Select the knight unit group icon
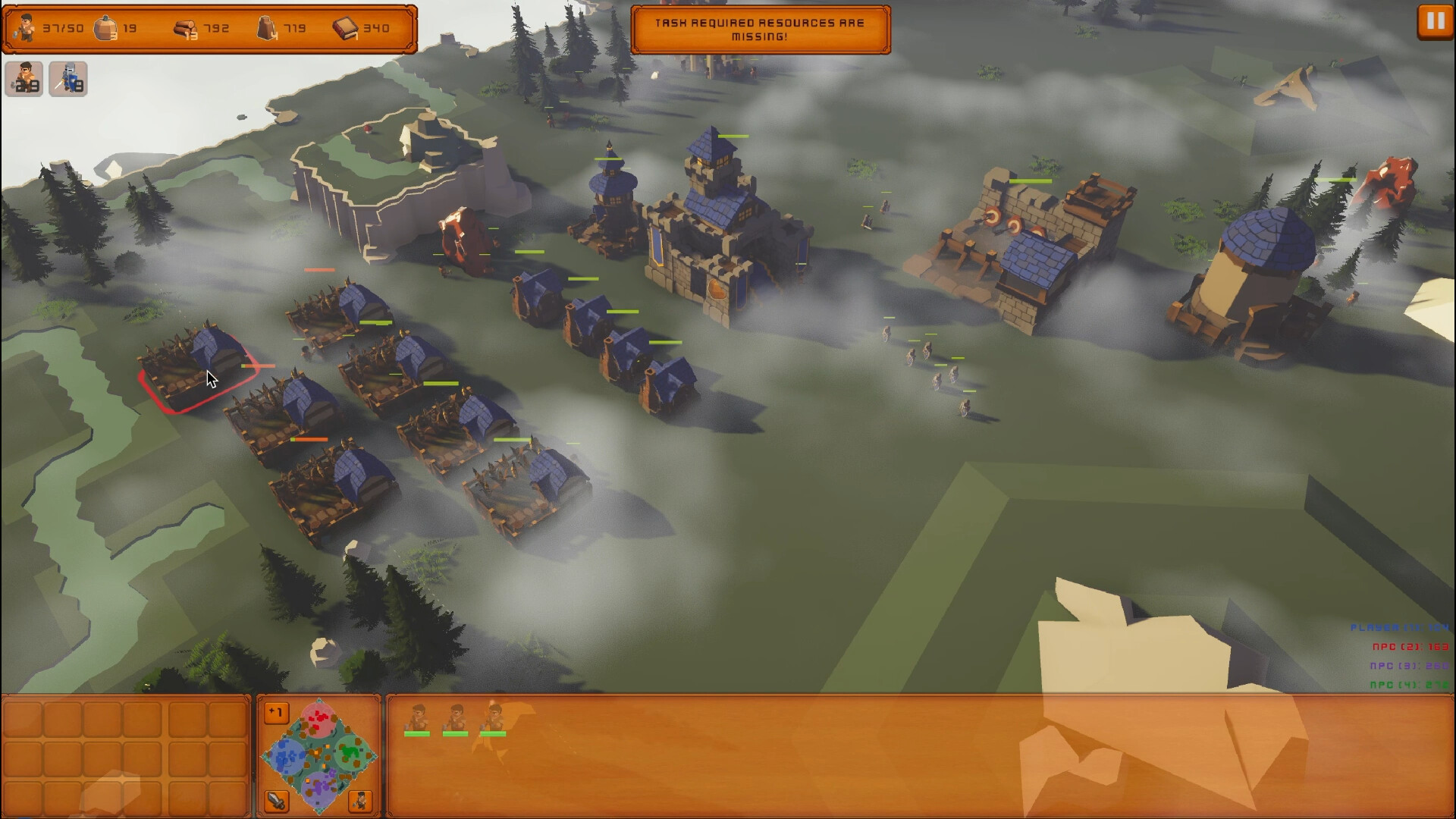Viewport: 1456px width, 819px height. (x=67, y=78)
